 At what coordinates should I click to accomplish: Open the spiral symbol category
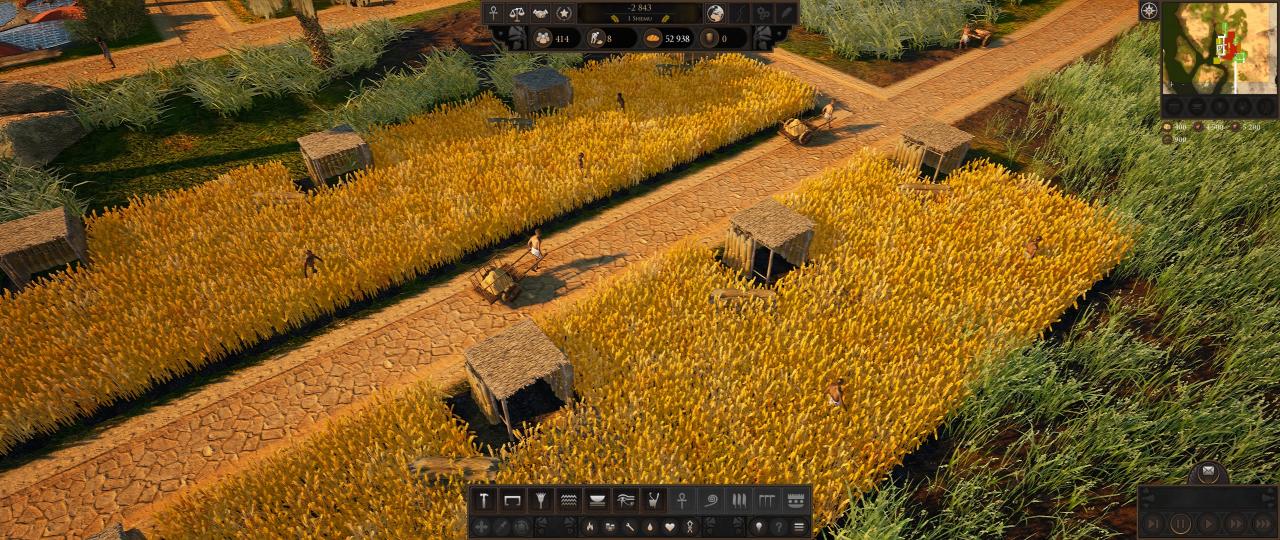click(x=710, y=498)
